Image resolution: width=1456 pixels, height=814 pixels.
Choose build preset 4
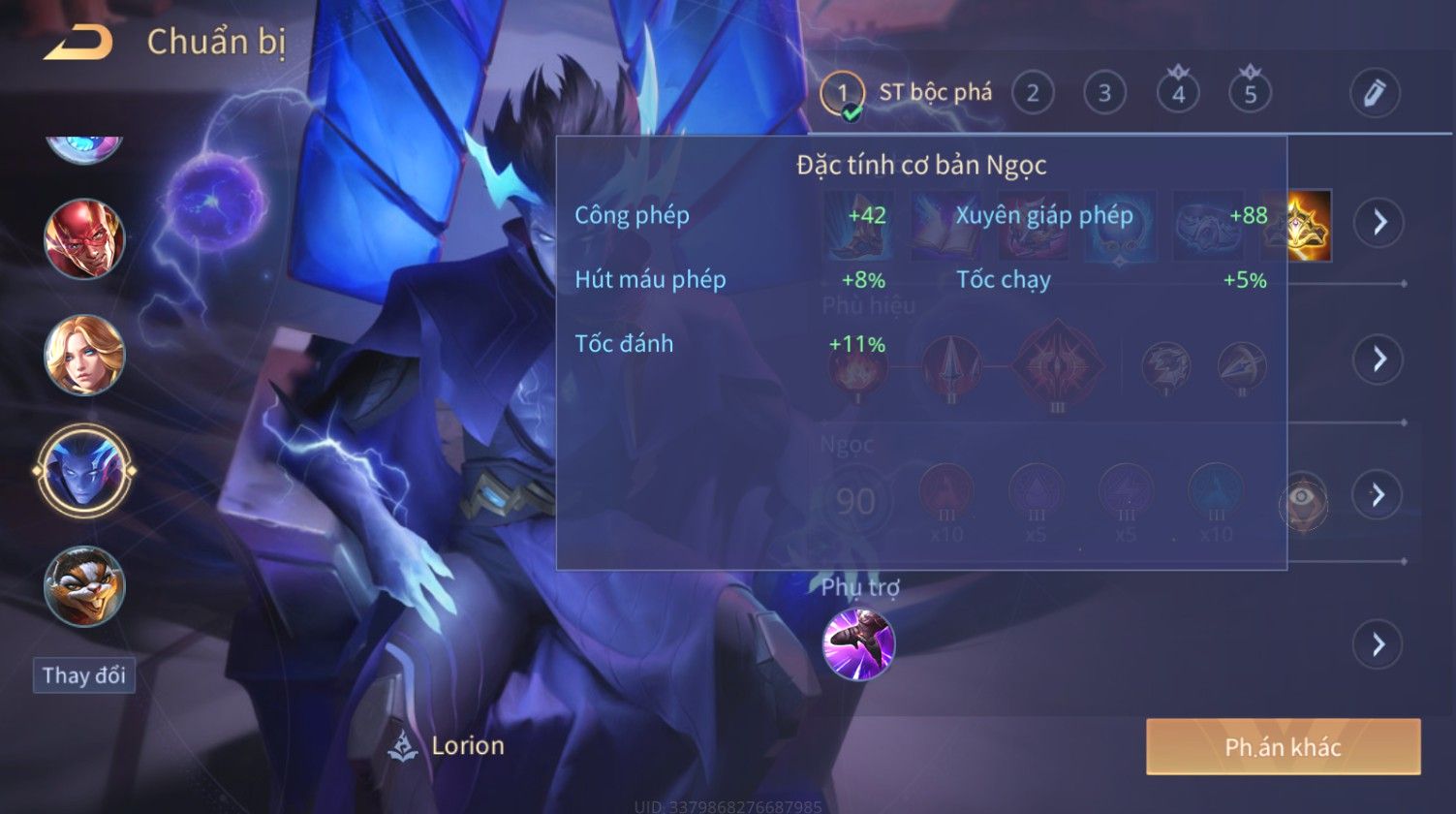coord(1178,93)
